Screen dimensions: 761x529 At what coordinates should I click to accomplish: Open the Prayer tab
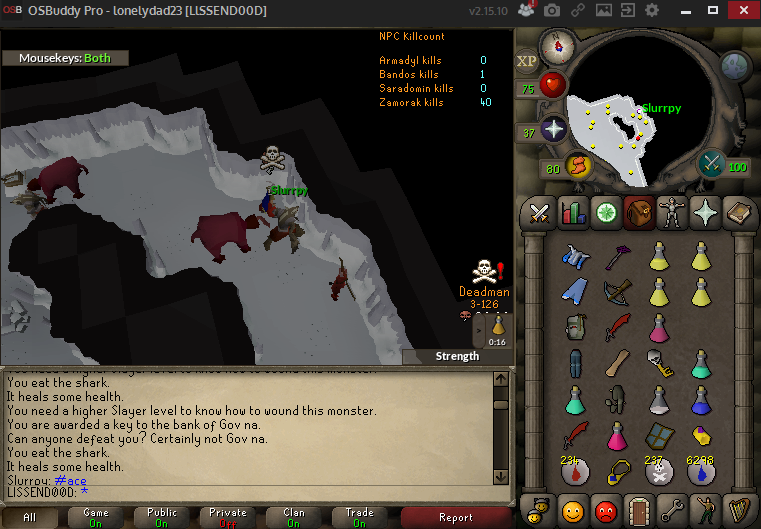click(x=704, y=212)
